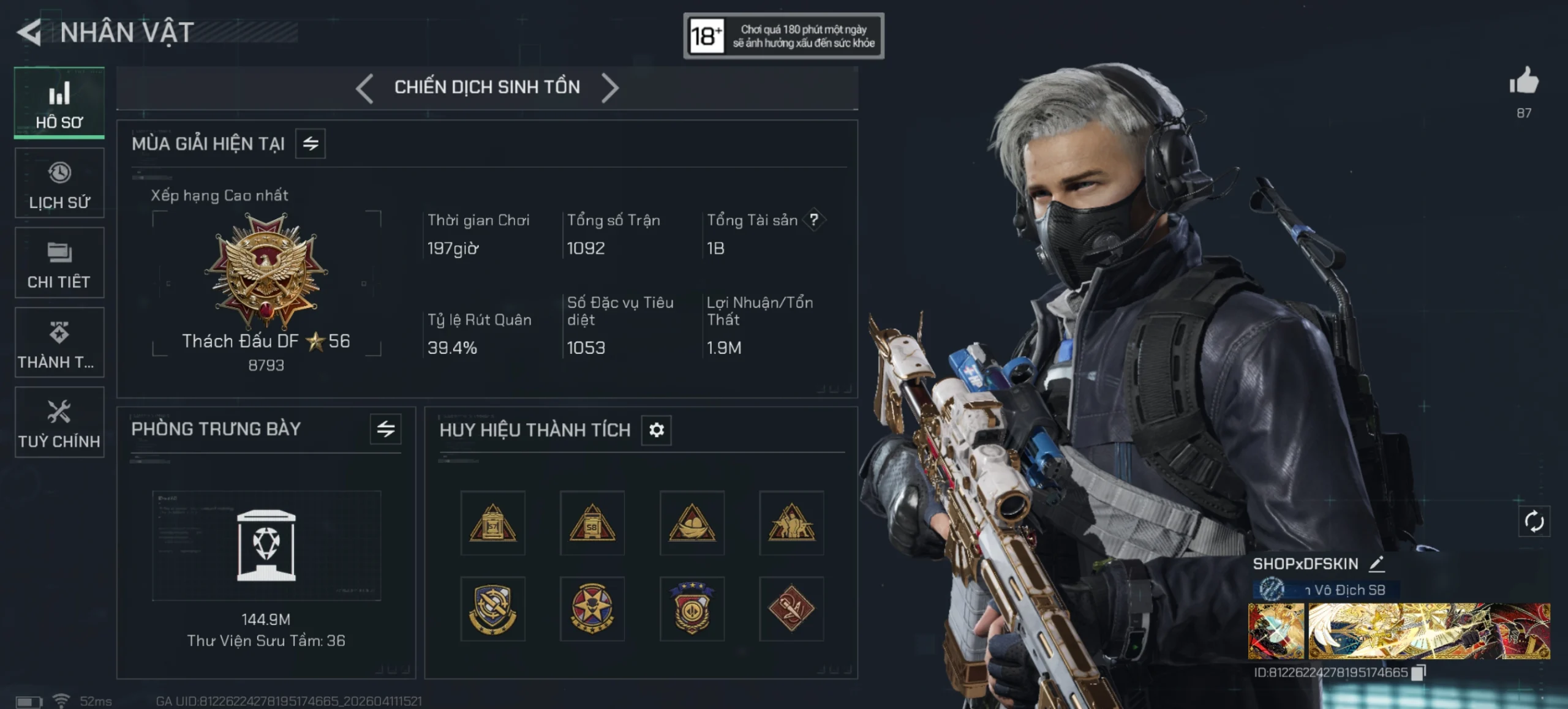This screenshot has width=1568, height=709.
Task: Switch the PHÒNG TRƯNG BÀY display view
Action: 385,429
